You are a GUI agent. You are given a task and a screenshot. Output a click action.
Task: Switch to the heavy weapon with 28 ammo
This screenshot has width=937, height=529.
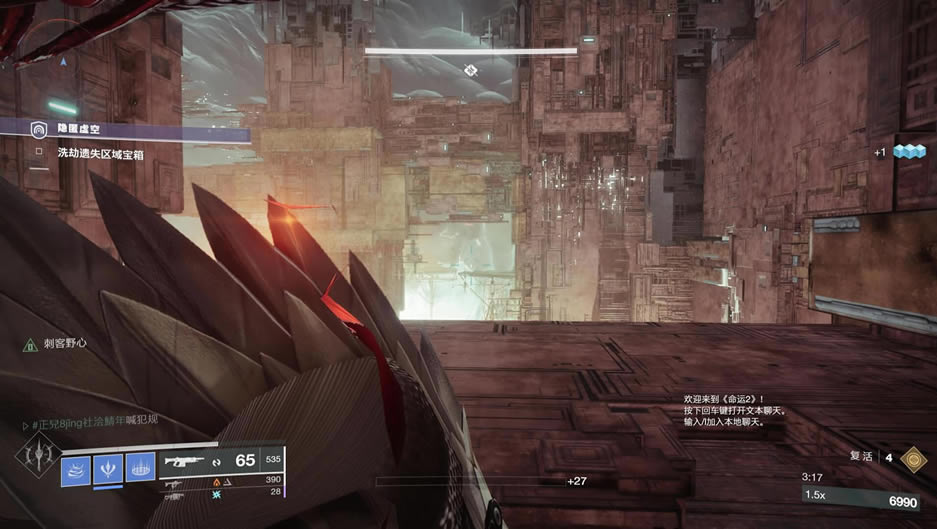tap(175, 494)
